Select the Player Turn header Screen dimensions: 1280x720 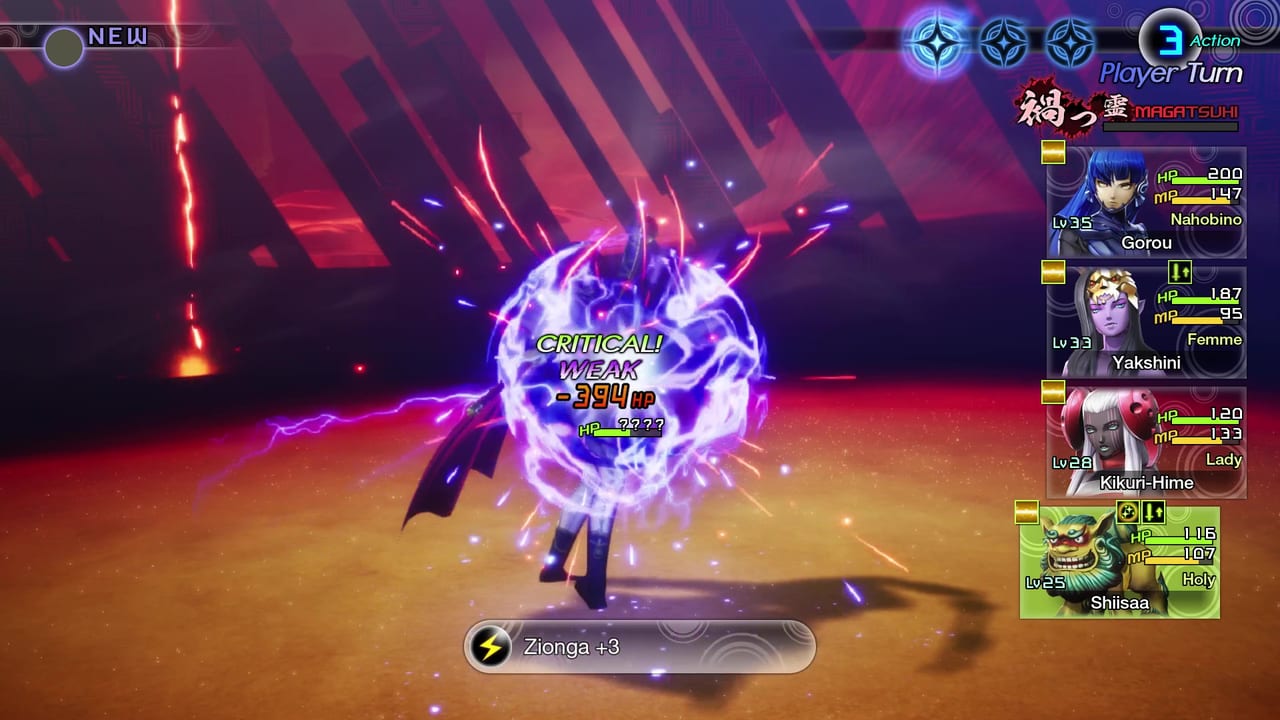click(x=1170, y=72)
